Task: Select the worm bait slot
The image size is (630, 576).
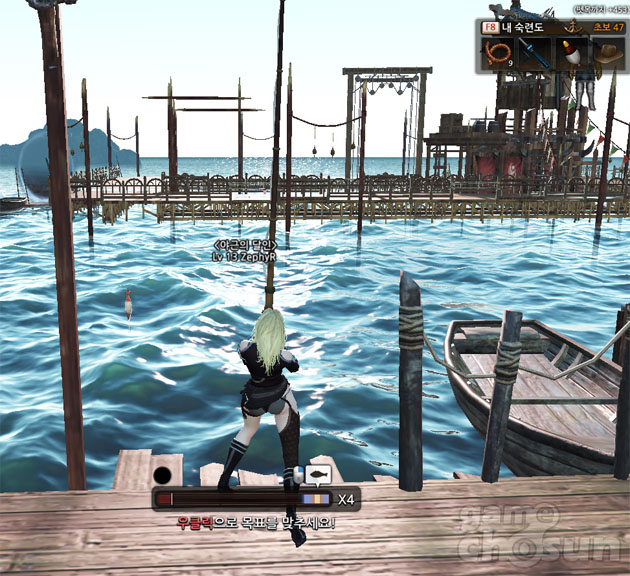Action: pos(498,54)
